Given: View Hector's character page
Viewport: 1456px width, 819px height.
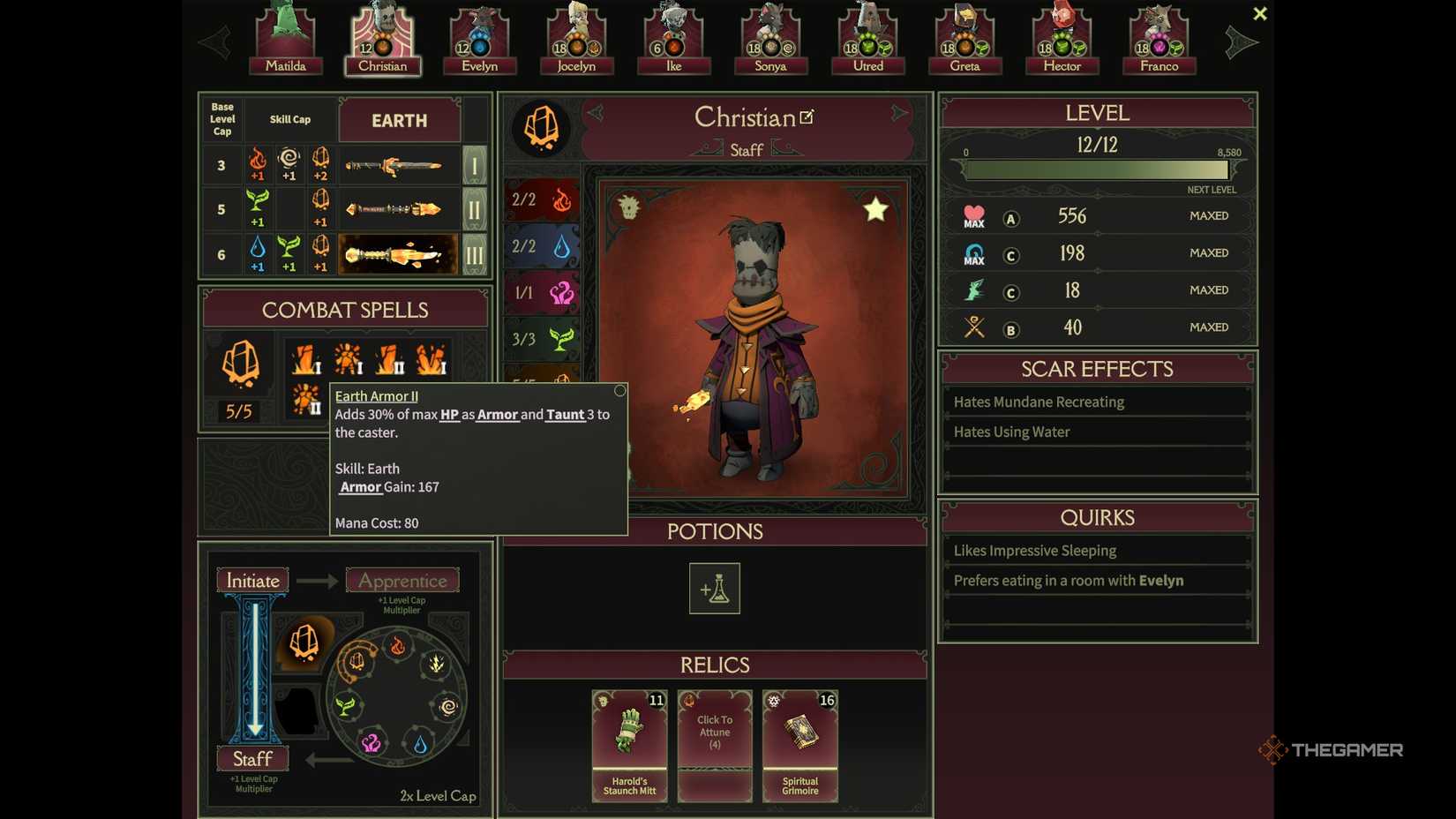Looking at the screenshot, I should click(x=1062, y=40).
